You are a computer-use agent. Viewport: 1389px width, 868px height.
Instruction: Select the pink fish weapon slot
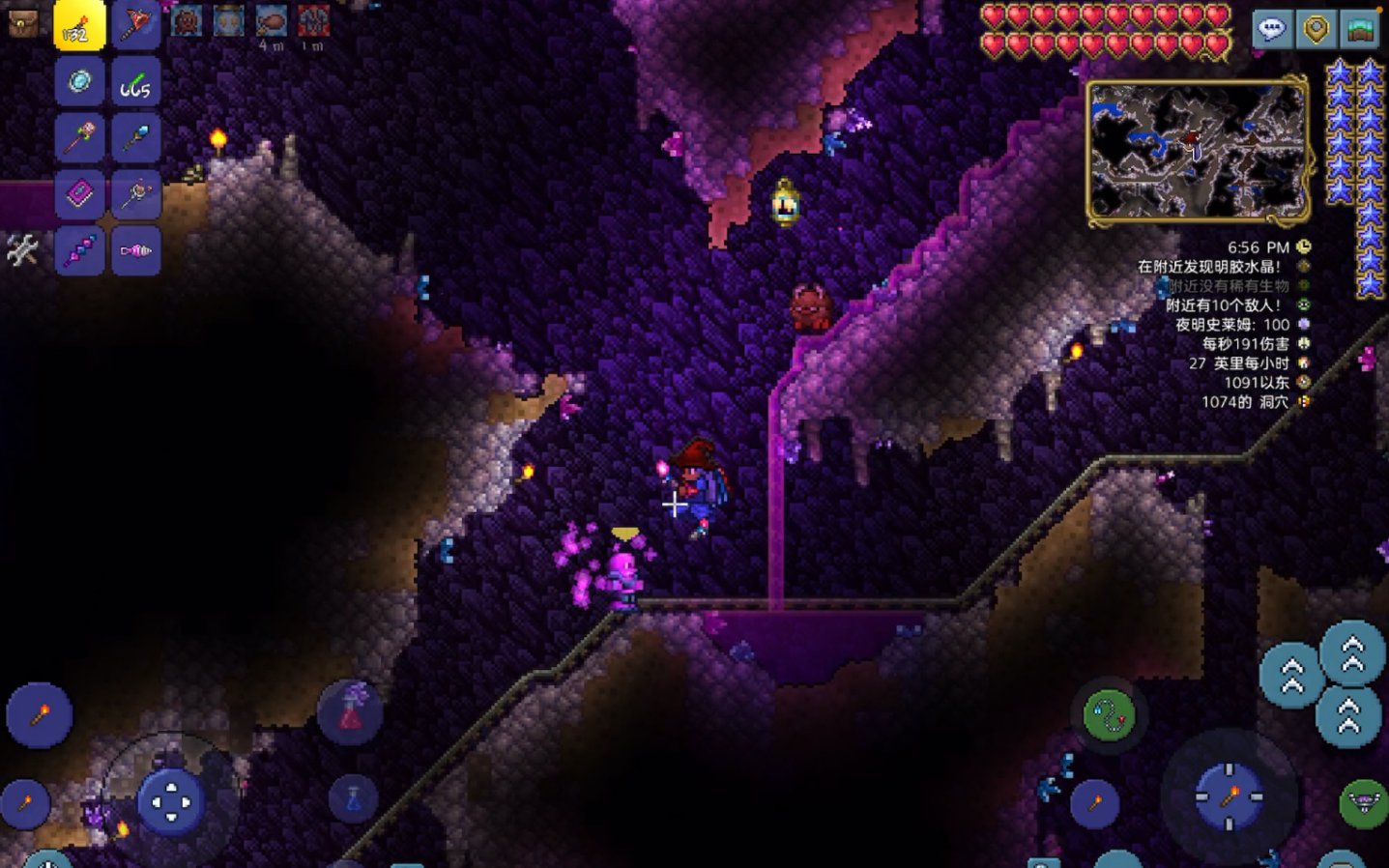[135, 250]
